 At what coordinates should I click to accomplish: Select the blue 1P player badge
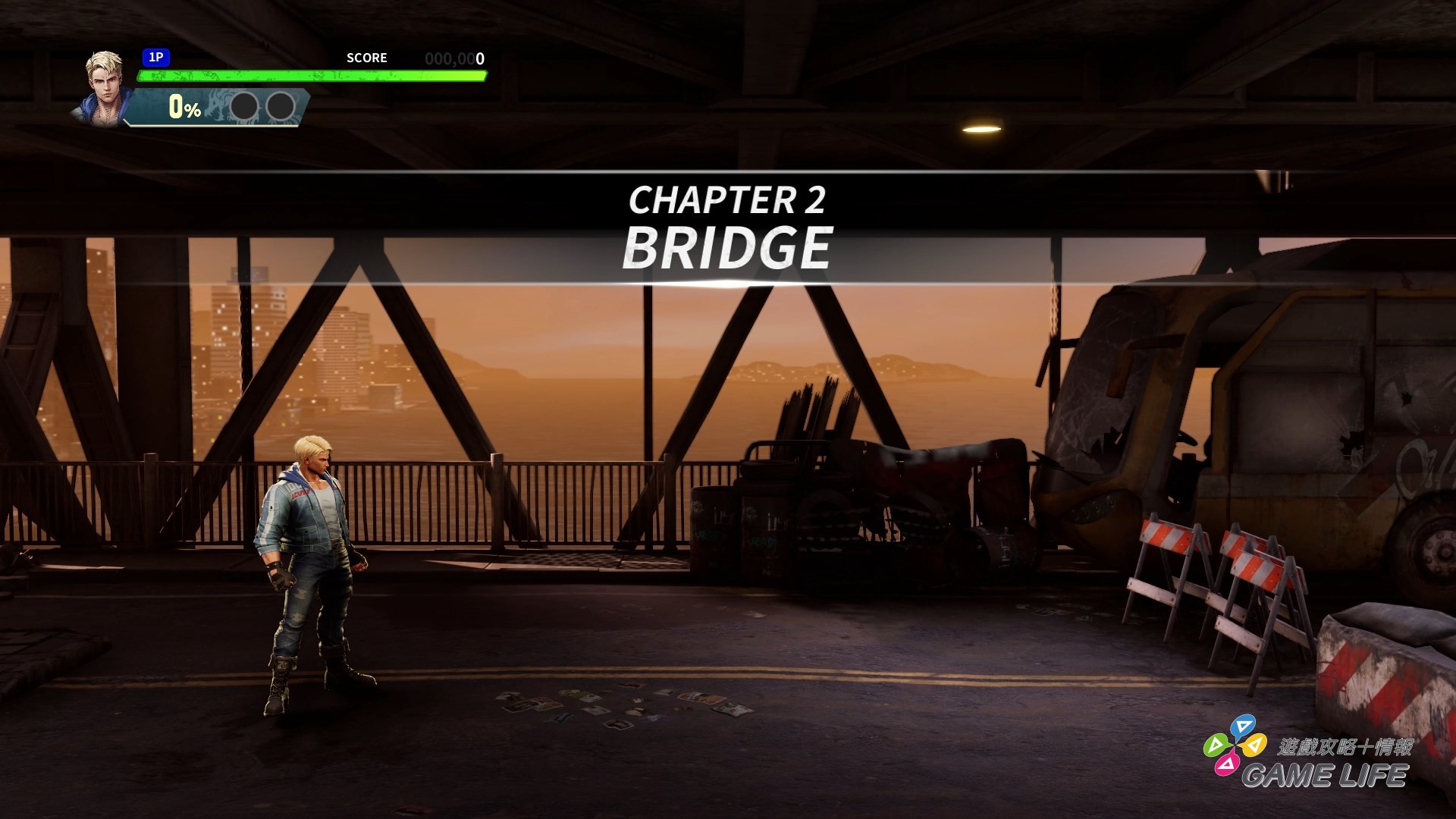click(x=155, y=58)
